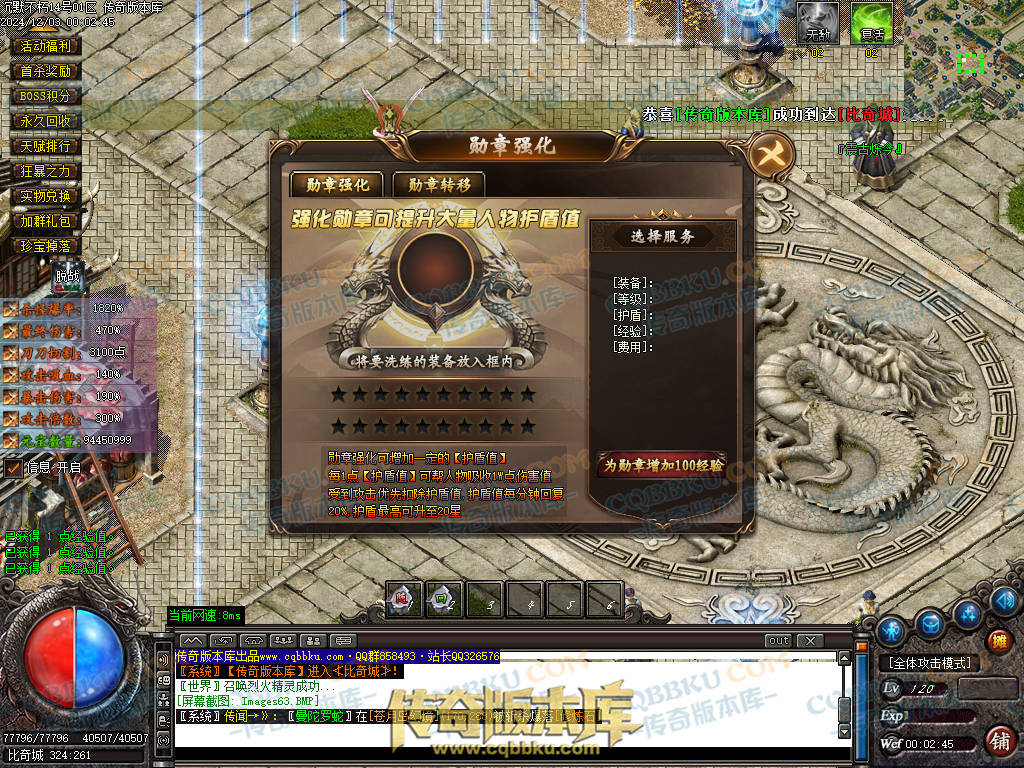Toggle the 信息:开启 checkbox
This screenshot has width=1024, height=768.
click(14, 467)
